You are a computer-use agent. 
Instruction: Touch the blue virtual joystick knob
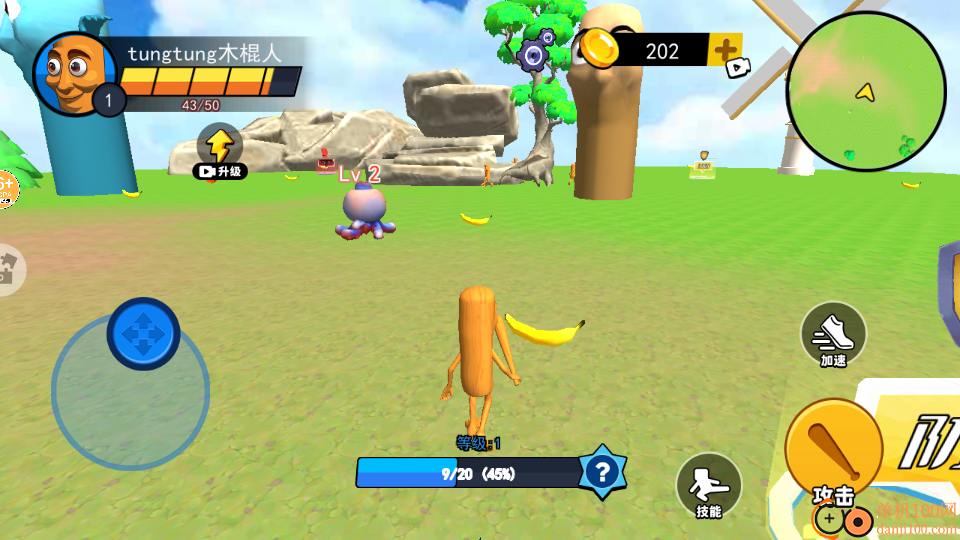(x=143, y=333)
